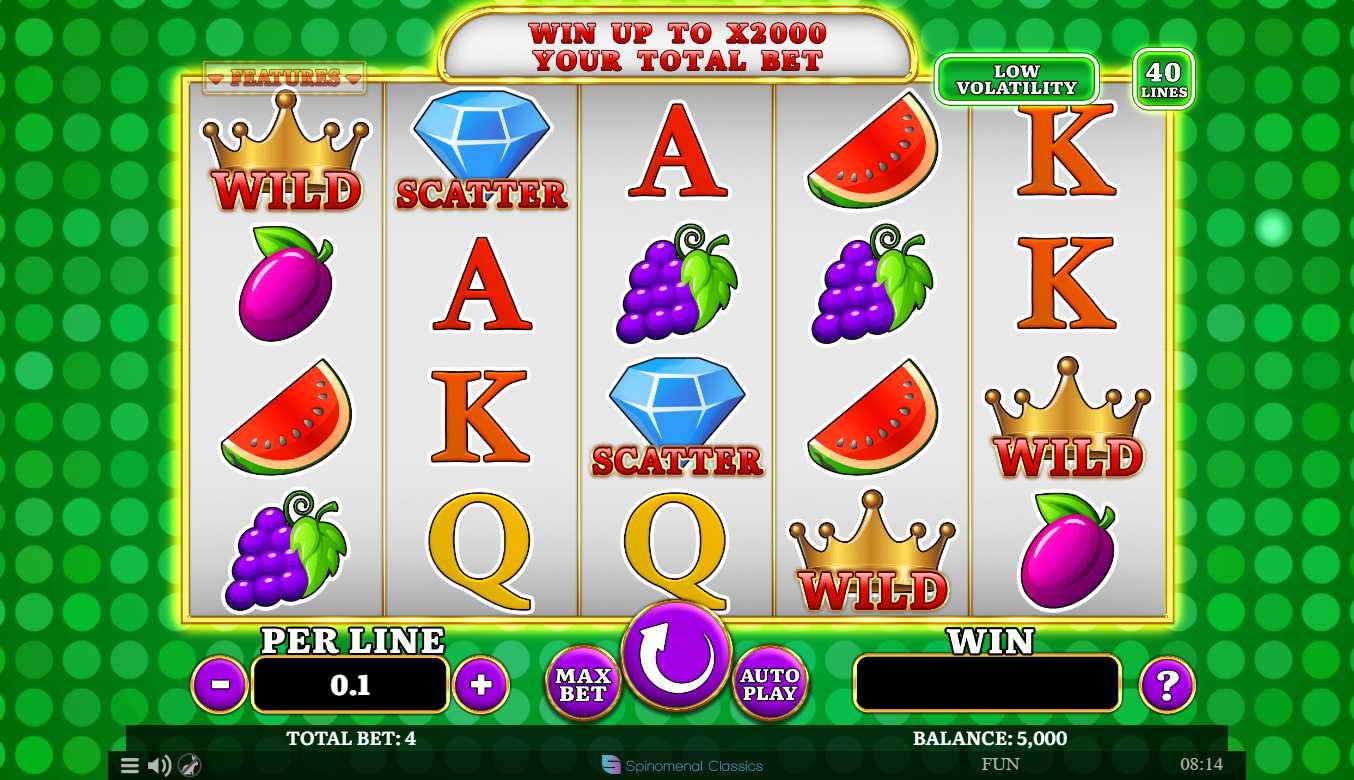The width and height of the screenshot is (1354, 780).
Task: Toggle the rabbit quick spin icon
Action: coord(189,766)
